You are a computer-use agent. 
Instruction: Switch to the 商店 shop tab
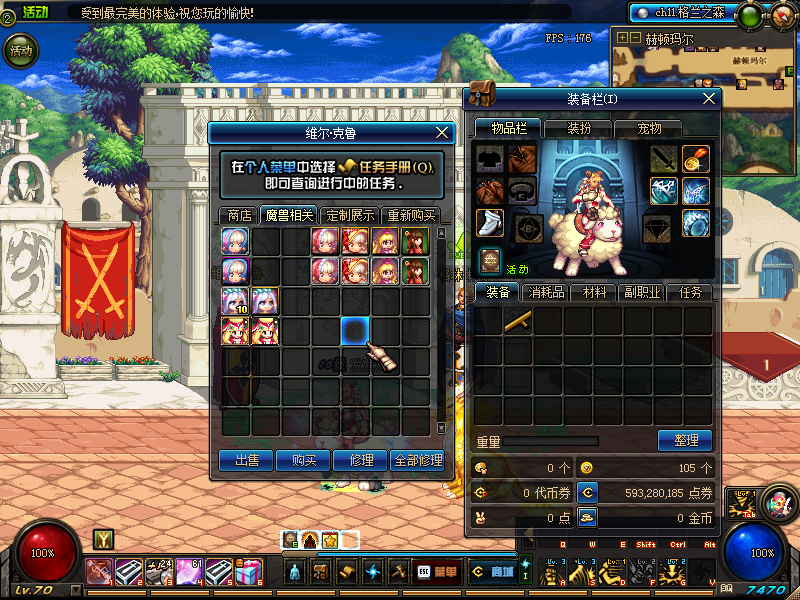coord(239,215)
